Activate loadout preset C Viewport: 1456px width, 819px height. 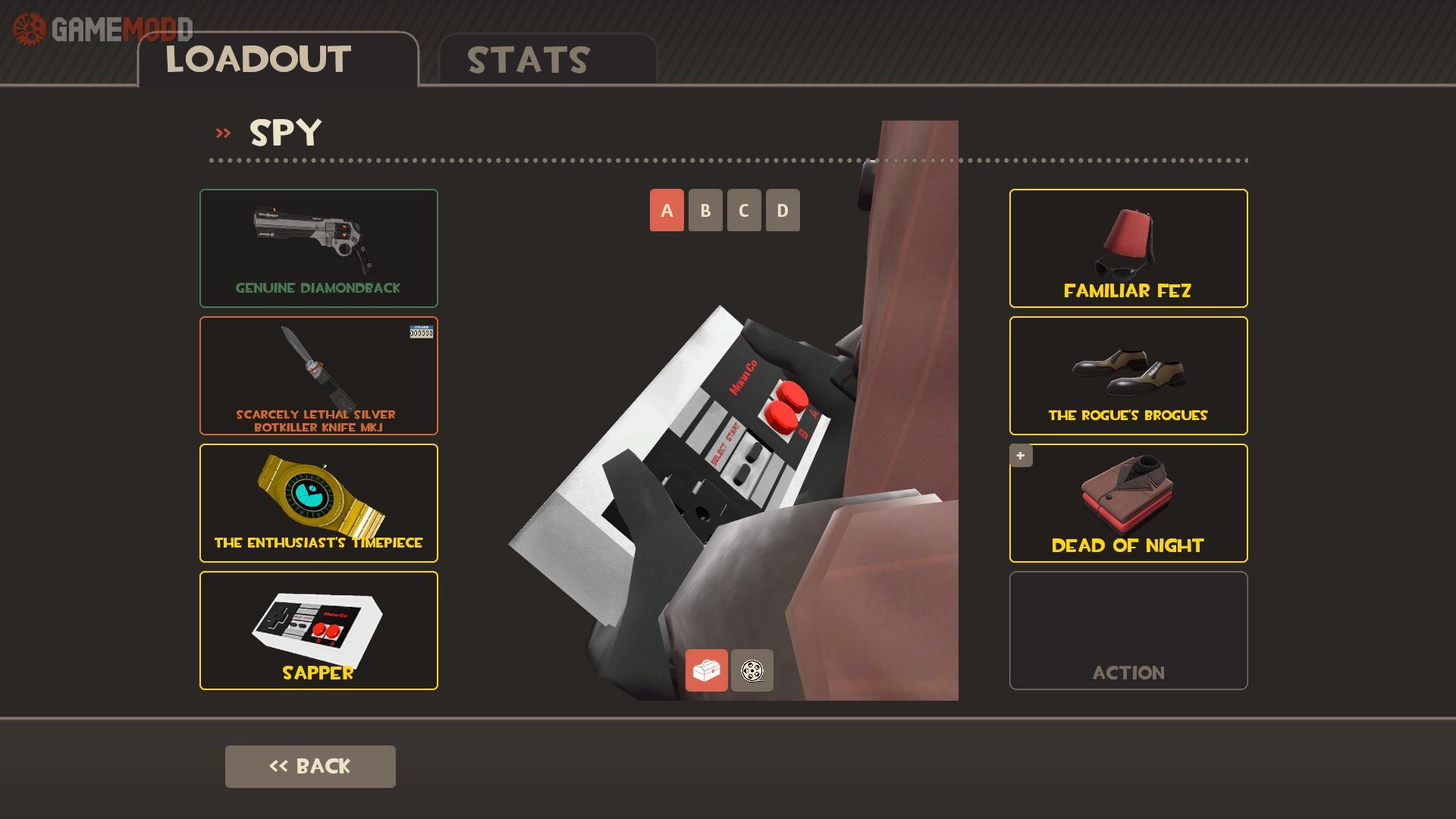point(744,210)
